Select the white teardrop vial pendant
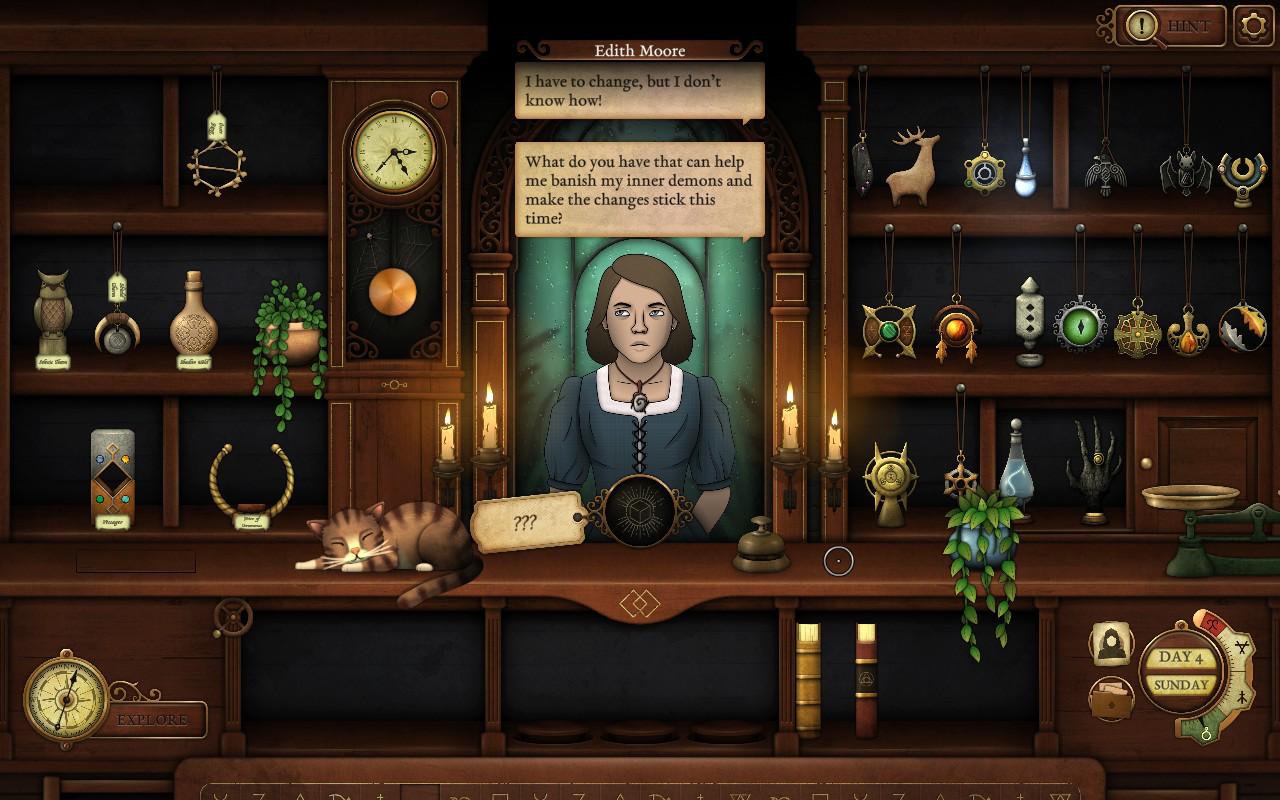The height and width of the screenshot is (800, 1280). 1026,168
